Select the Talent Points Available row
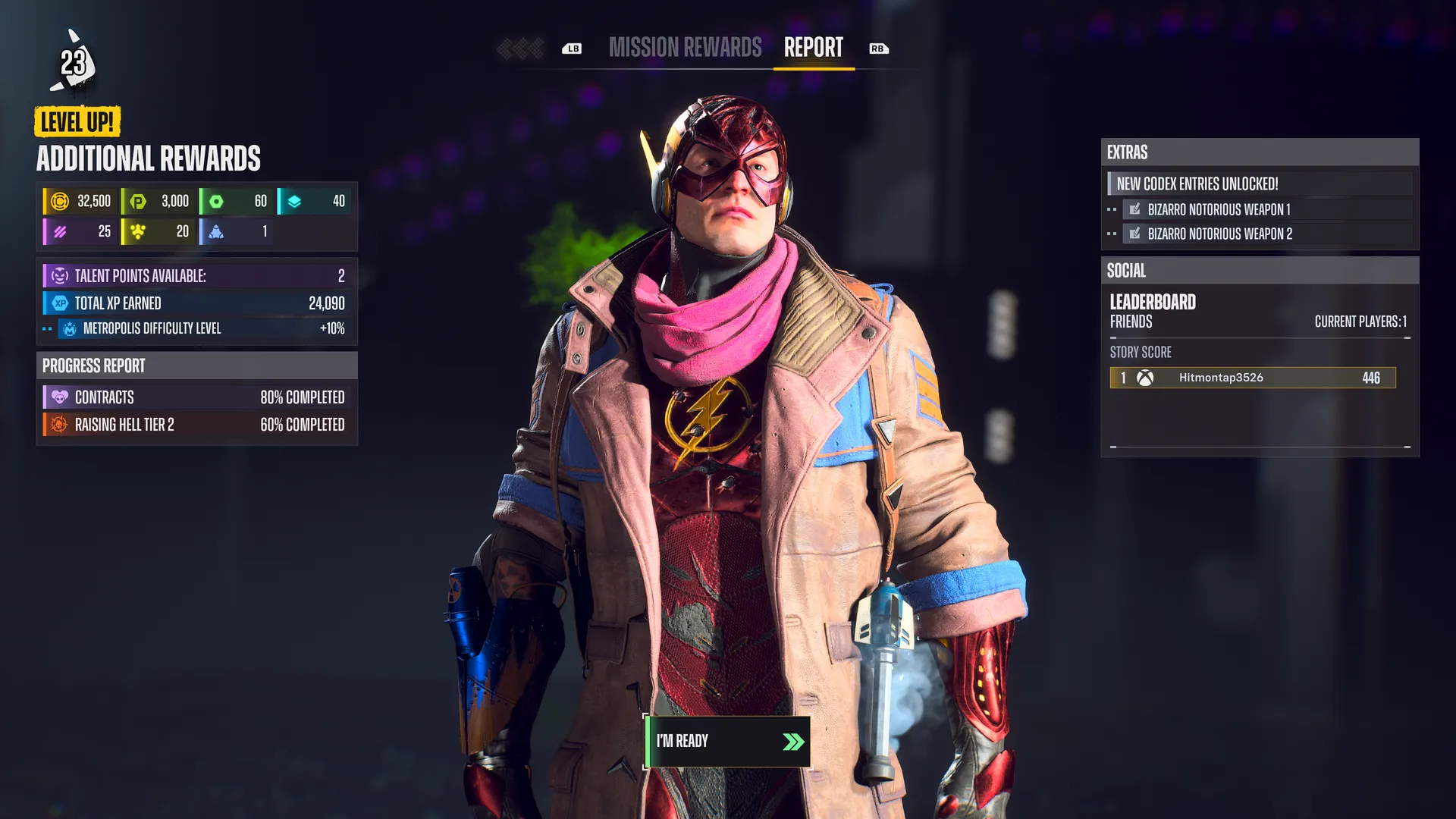This screenshot has width=1456, height=819. point(196,276)
